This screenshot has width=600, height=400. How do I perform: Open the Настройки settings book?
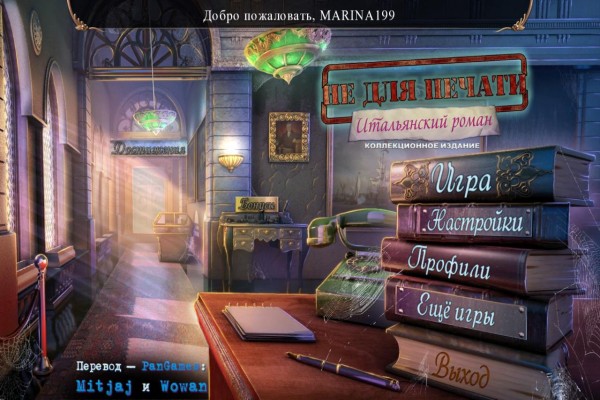pos(473,223)
